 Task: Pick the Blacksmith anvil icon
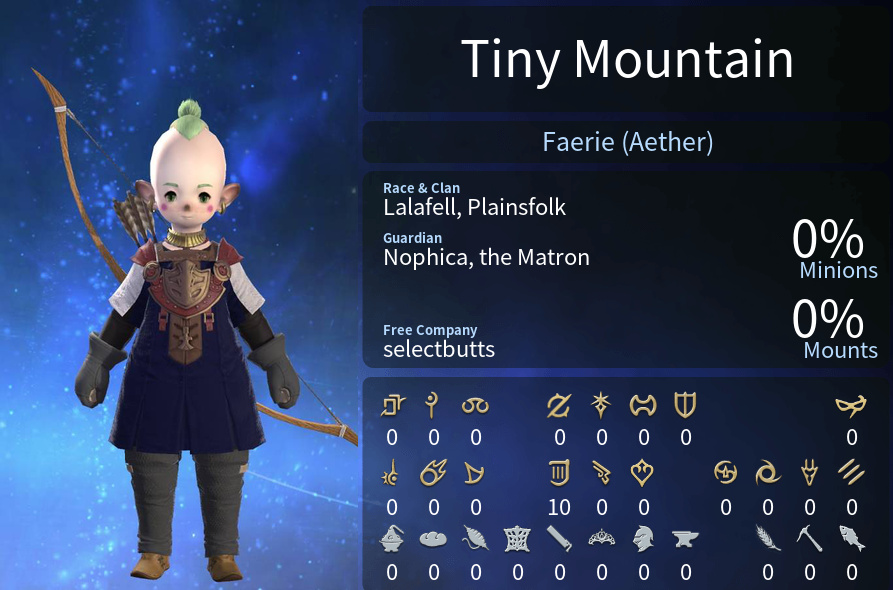coord(685,538)
